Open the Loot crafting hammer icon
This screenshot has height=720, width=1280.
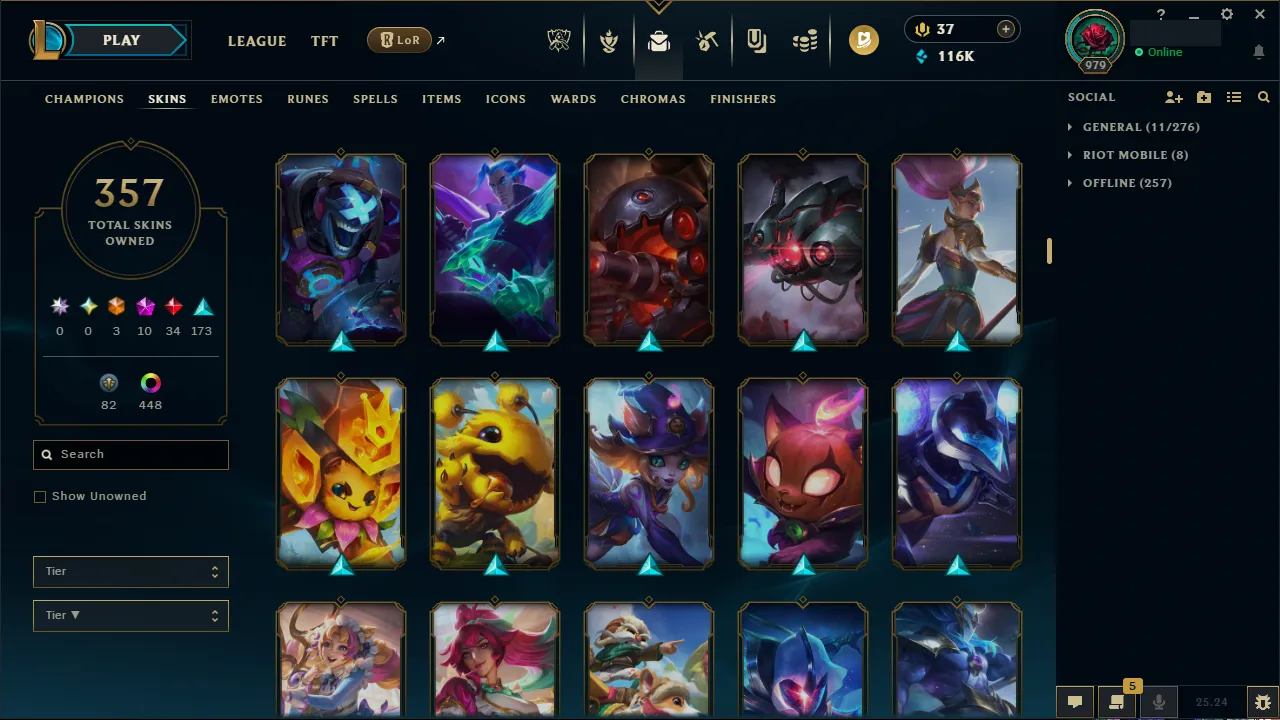coord(706,40)
